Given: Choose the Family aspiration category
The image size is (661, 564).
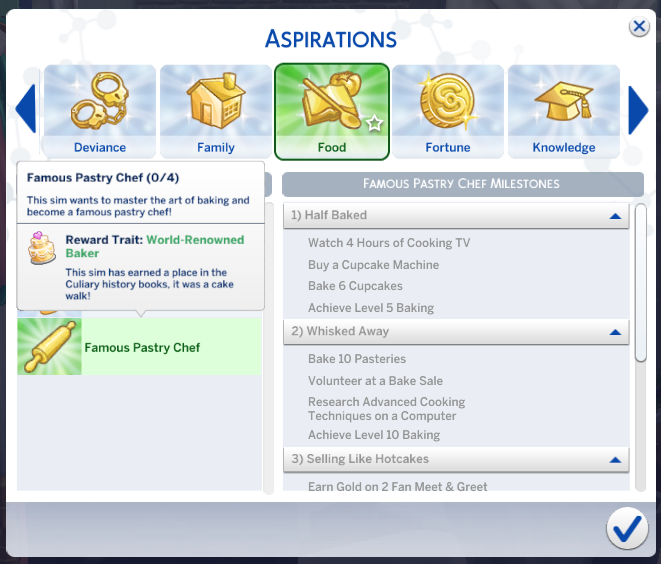Looking at the screenshot, I should [216, 112].
